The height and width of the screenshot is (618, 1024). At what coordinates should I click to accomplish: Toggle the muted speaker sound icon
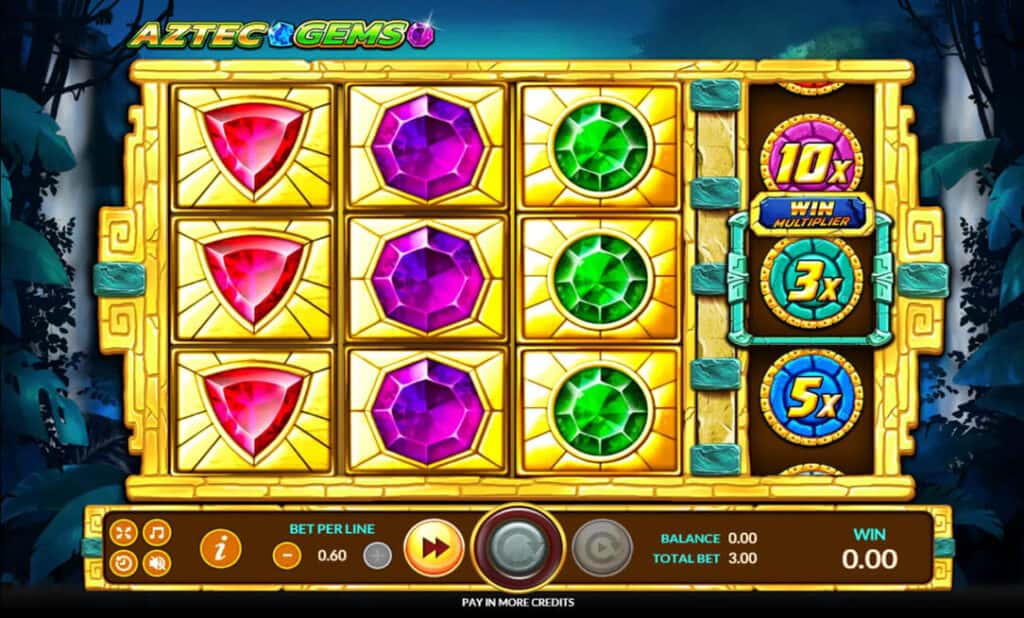coord(156,563)
